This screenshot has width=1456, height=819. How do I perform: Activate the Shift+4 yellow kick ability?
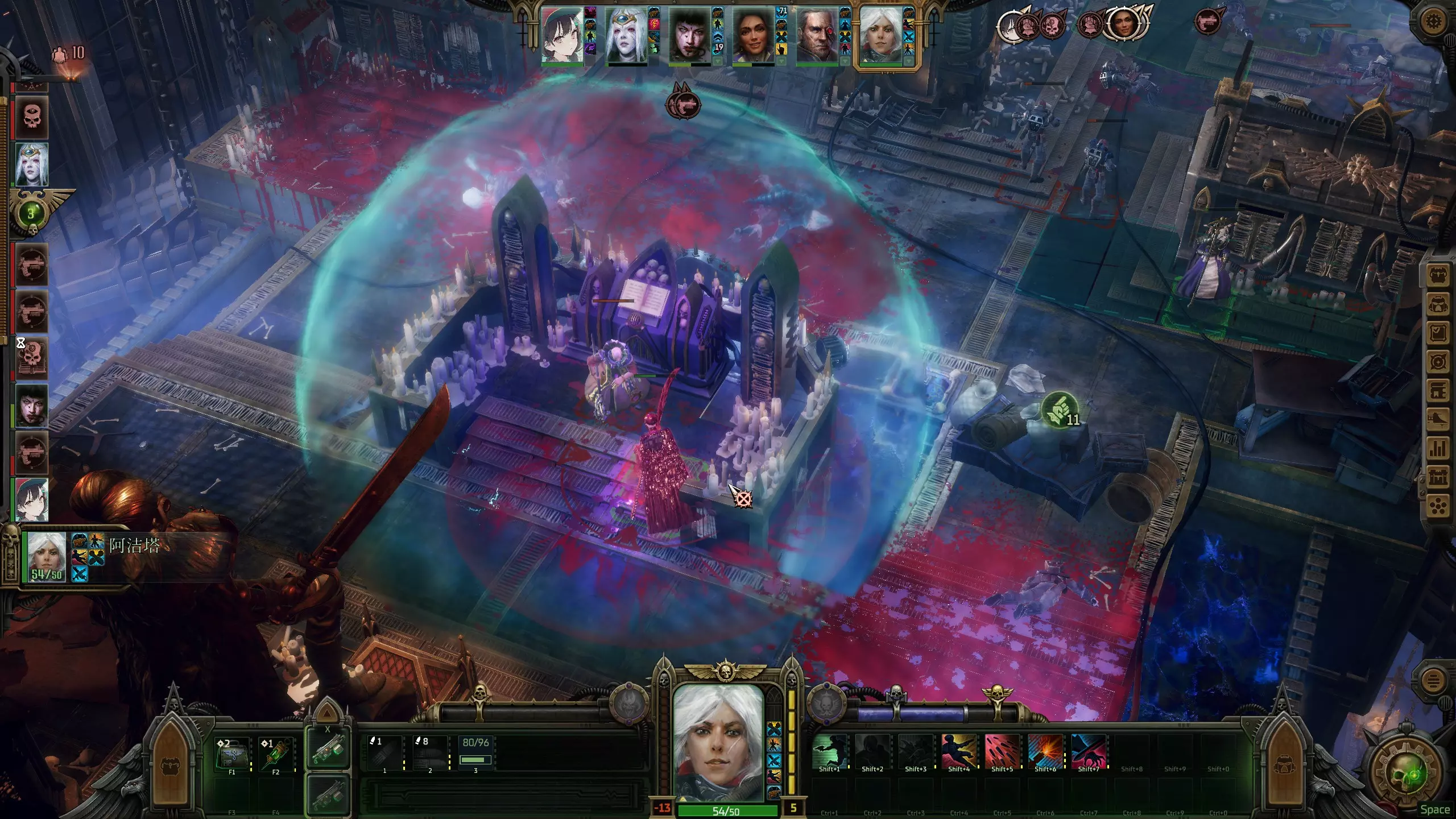coord(959,751)
